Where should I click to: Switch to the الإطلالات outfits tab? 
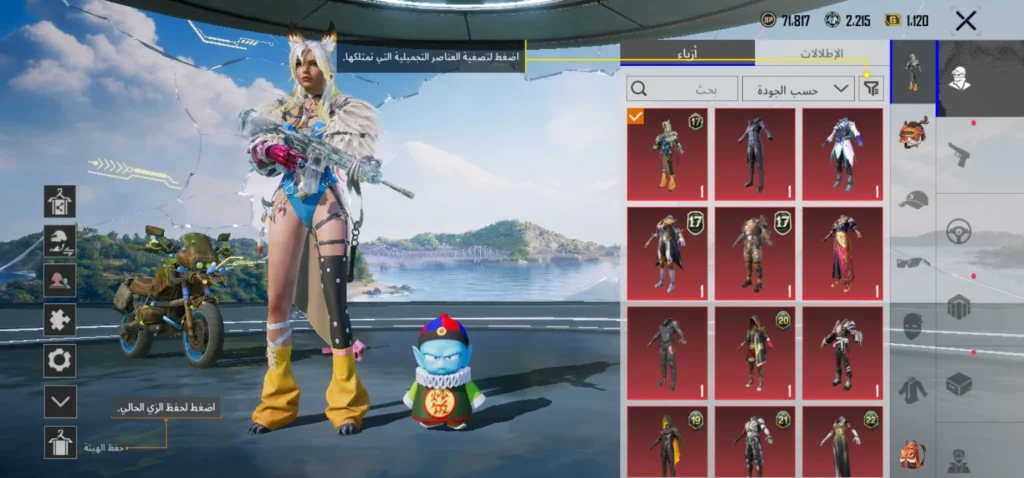pos(822,53)
